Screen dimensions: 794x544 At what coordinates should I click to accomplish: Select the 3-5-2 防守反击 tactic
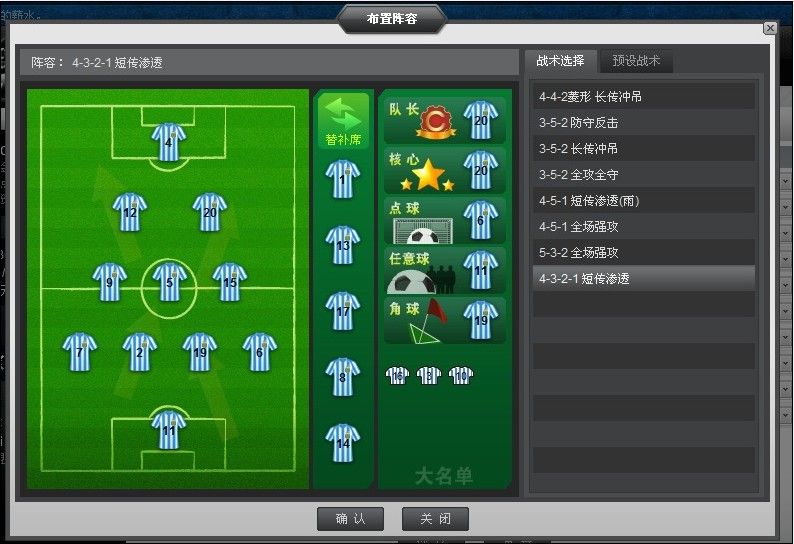(643, 123)
